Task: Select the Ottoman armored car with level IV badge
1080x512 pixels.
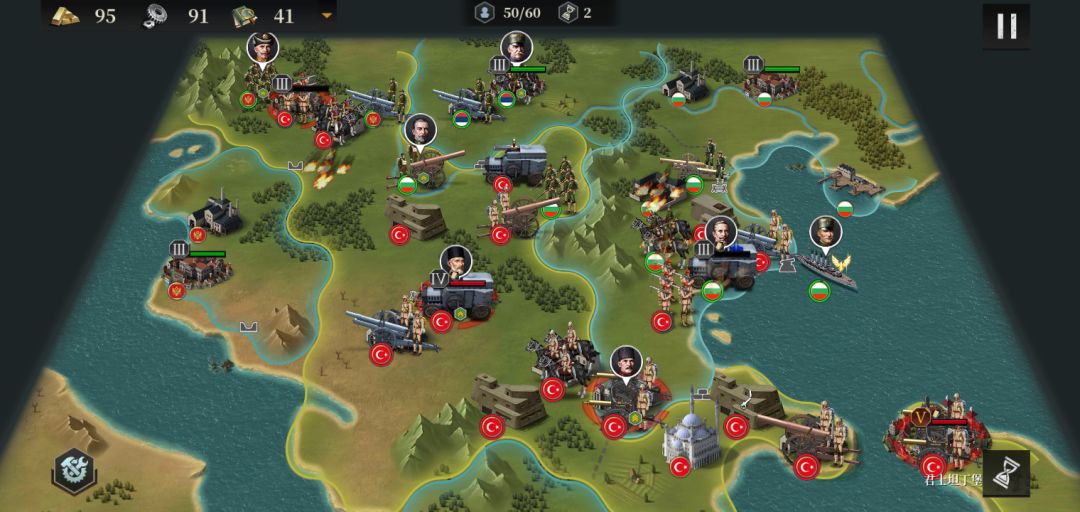Action: coord(458,296)
